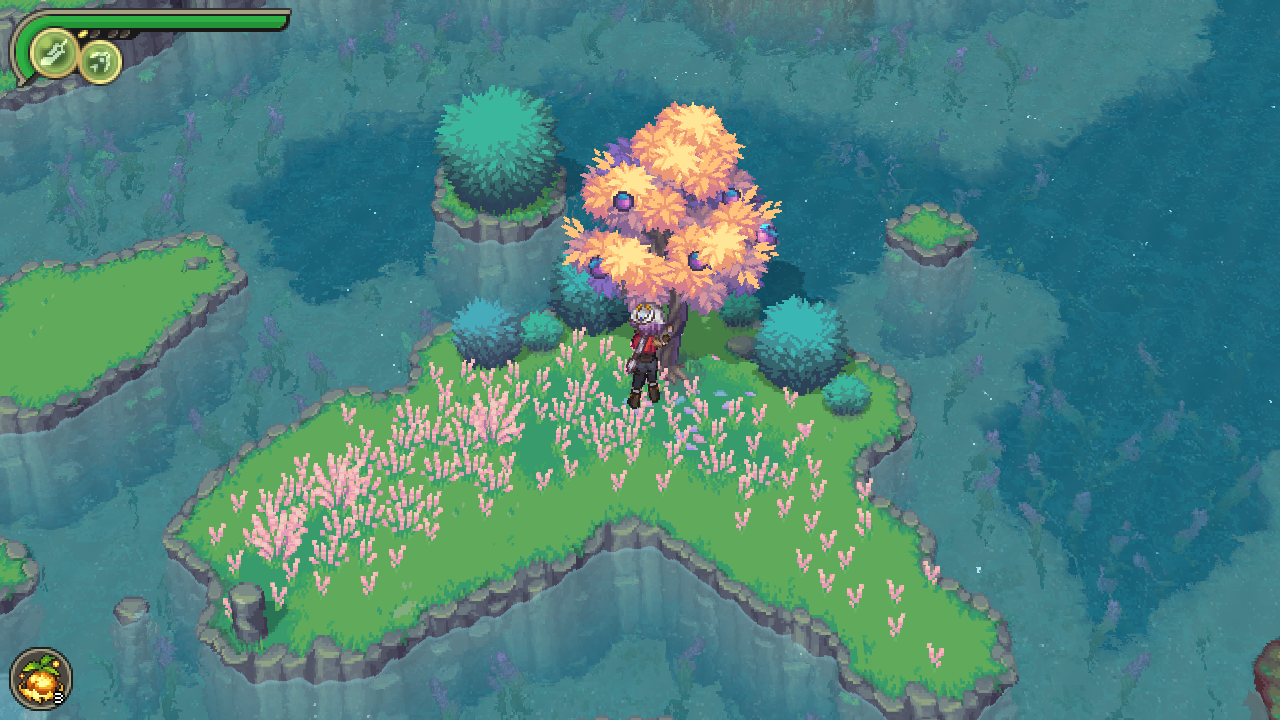The image size is (1280, 720).
Task: Click the white quantity badge on the fruit icon
Action: click(x=58, y=697)
